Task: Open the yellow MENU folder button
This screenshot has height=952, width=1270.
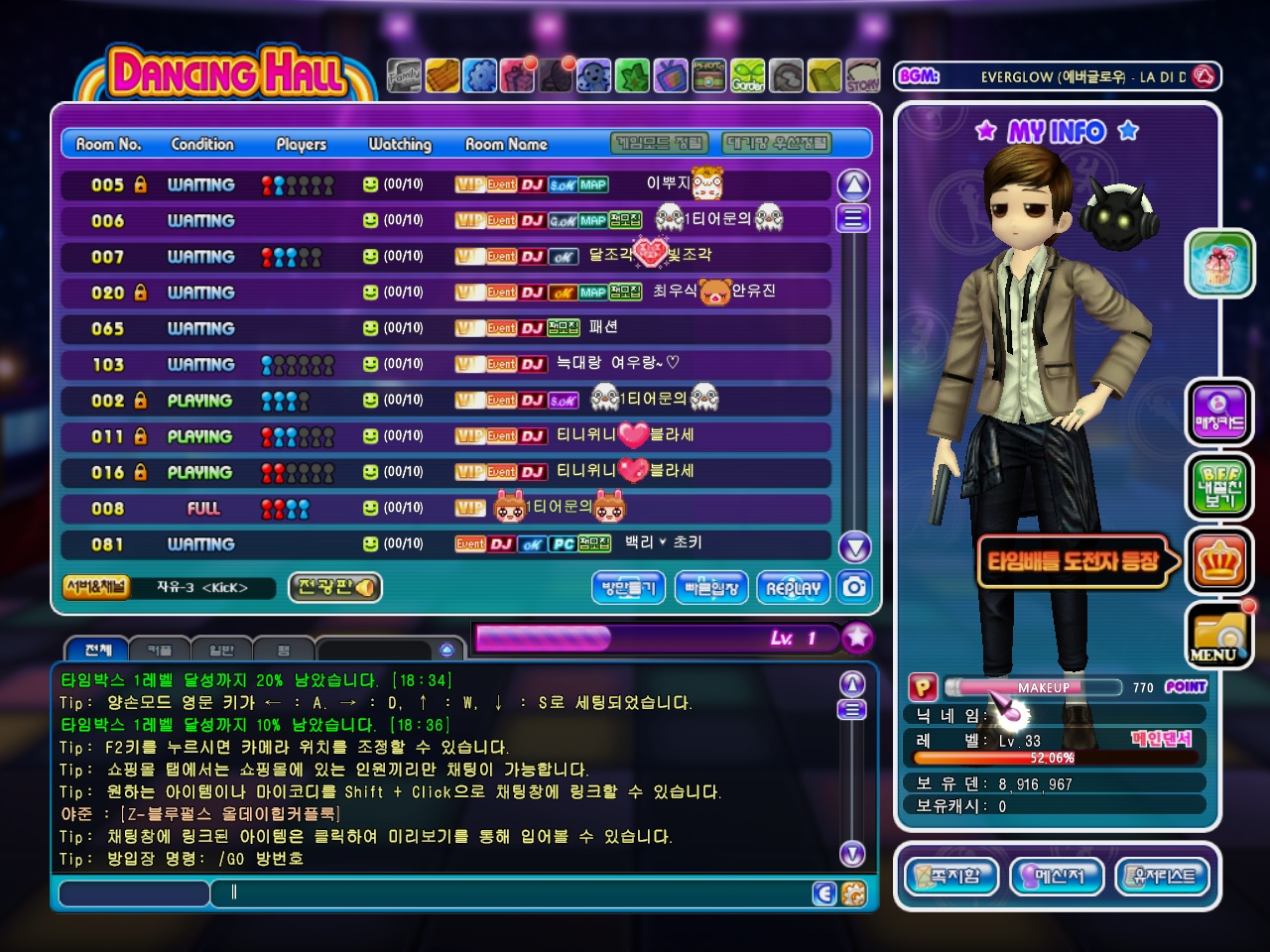Action: 1218,635
